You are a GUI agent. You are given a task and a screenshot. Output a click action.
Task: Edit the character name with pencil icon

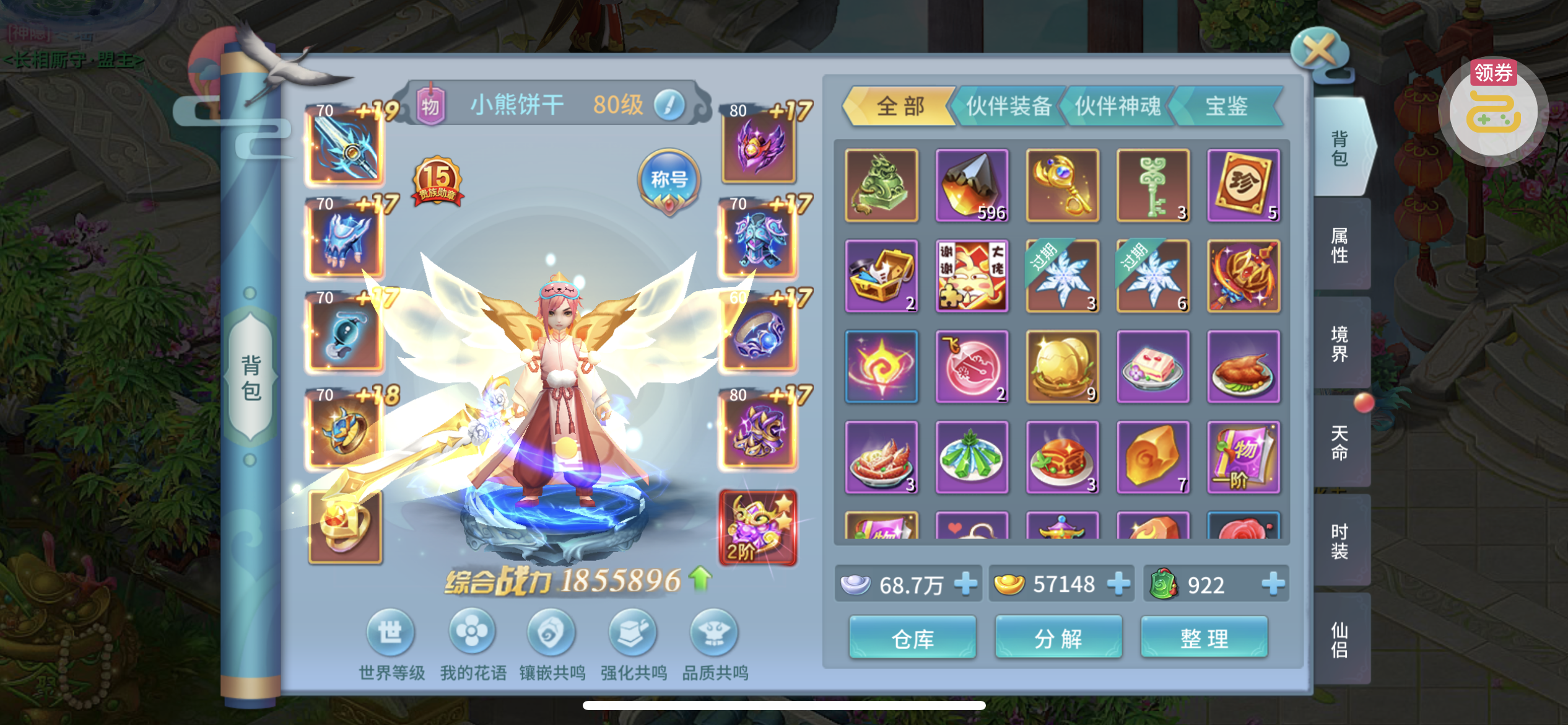pos(669,105)
